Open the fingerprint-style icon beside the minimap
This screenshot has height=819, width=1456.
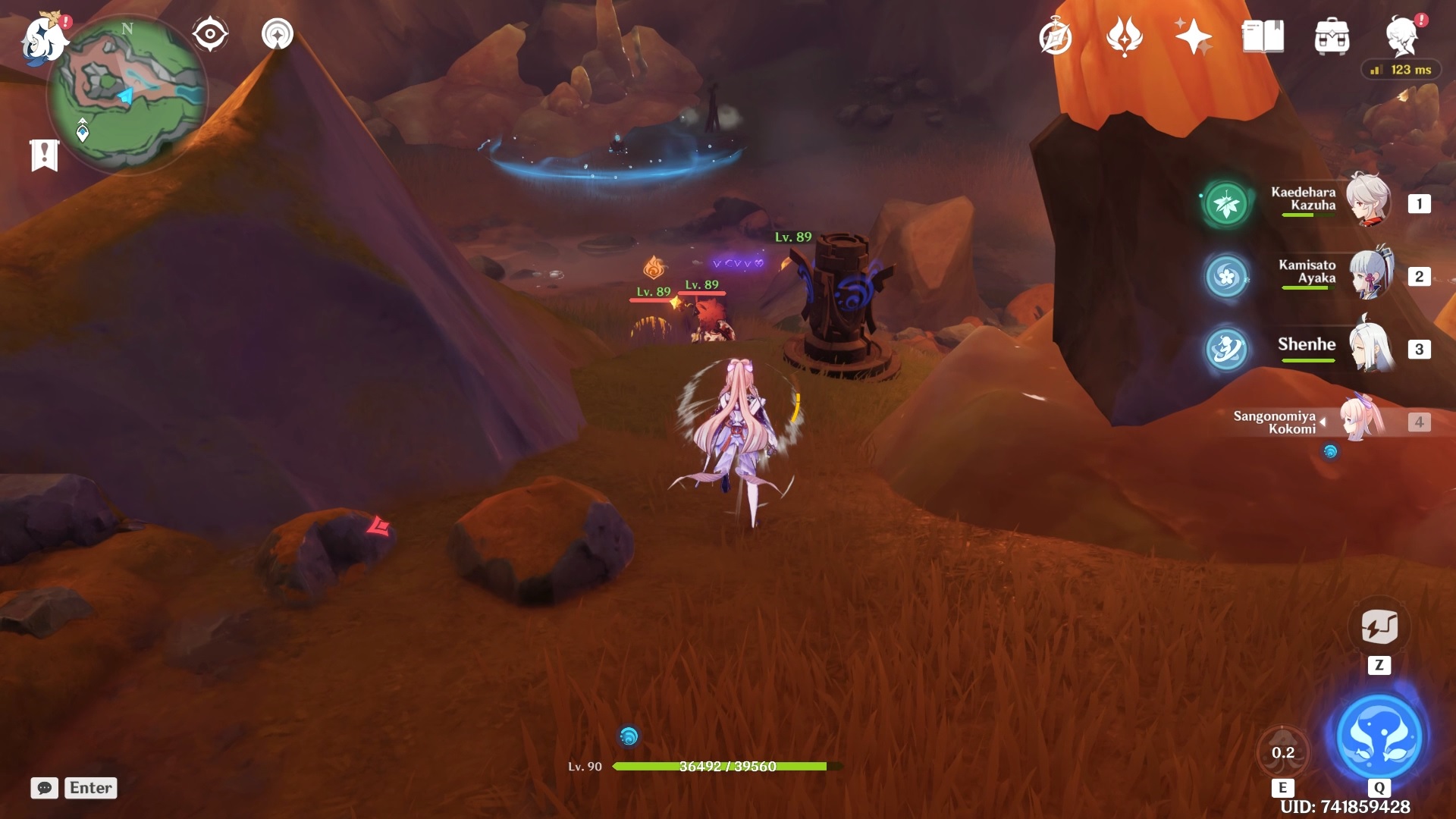tap(278, 35)
